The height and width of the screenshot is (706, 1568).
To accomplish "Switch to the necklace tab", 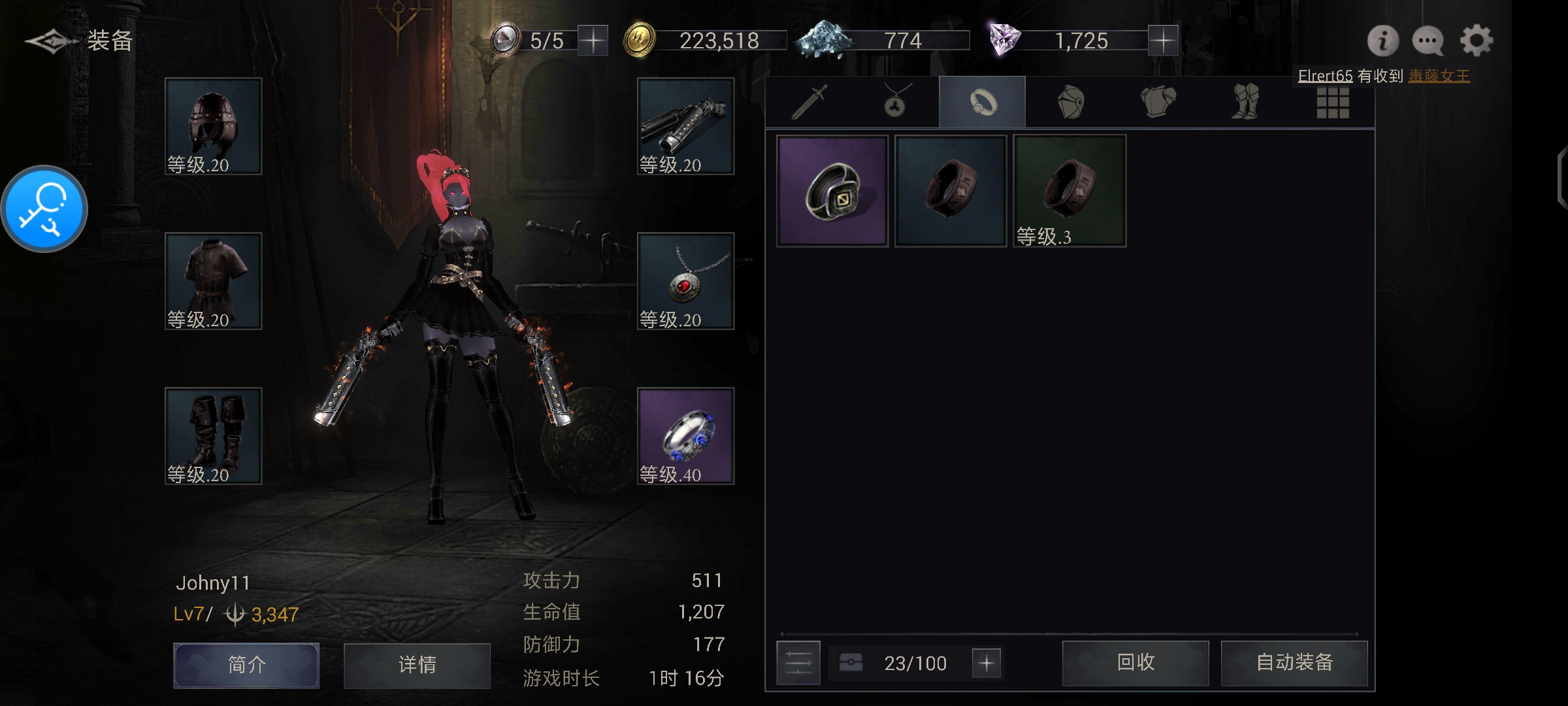I will 895,102.
